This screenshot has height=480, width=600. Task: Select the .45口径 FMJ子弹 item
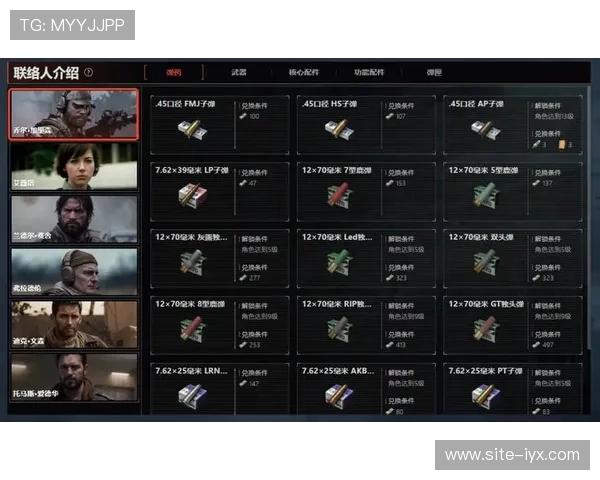coord(220,125)
